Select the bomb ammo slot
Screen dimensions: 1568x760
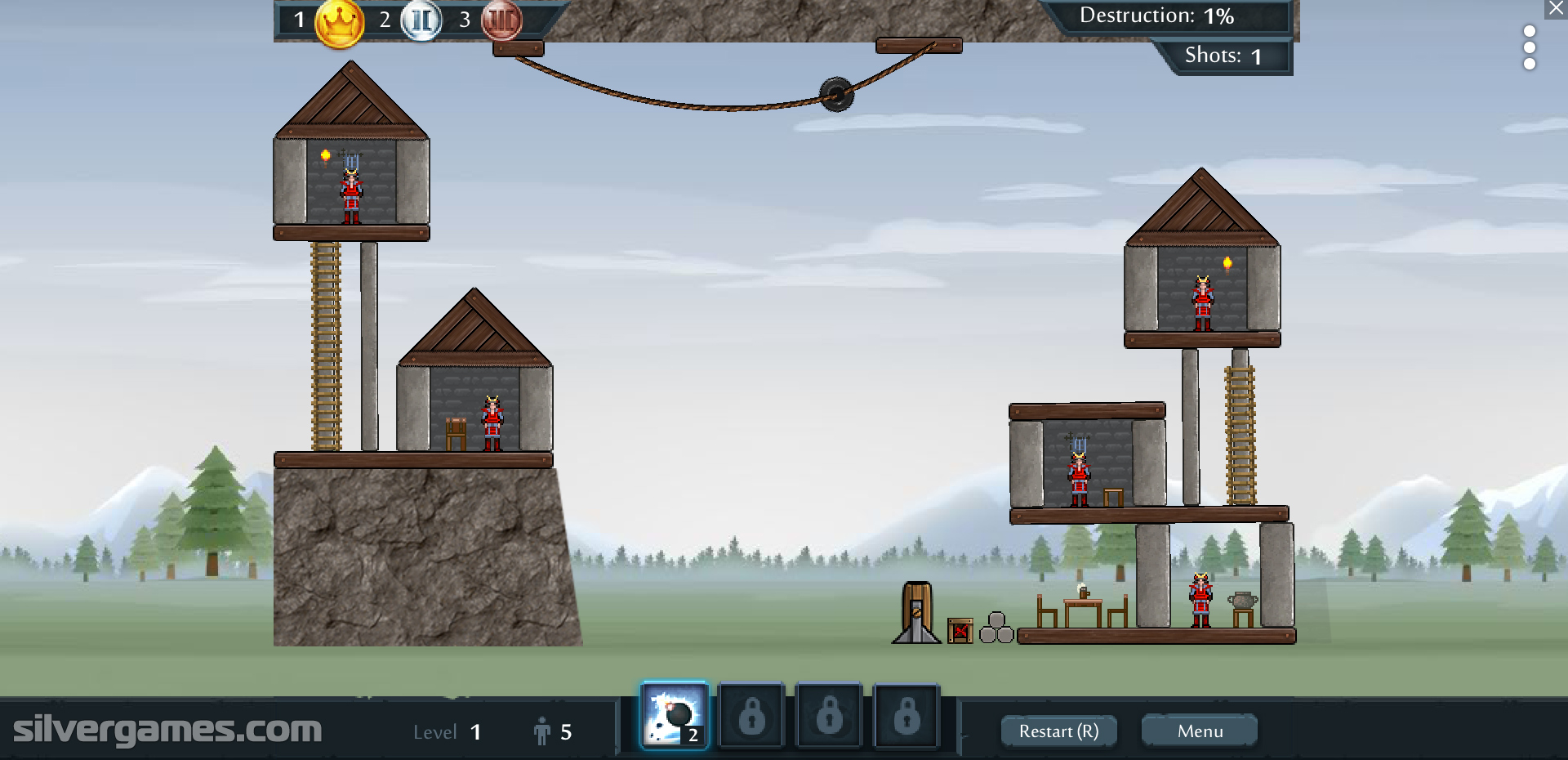[x=674, y=717]
